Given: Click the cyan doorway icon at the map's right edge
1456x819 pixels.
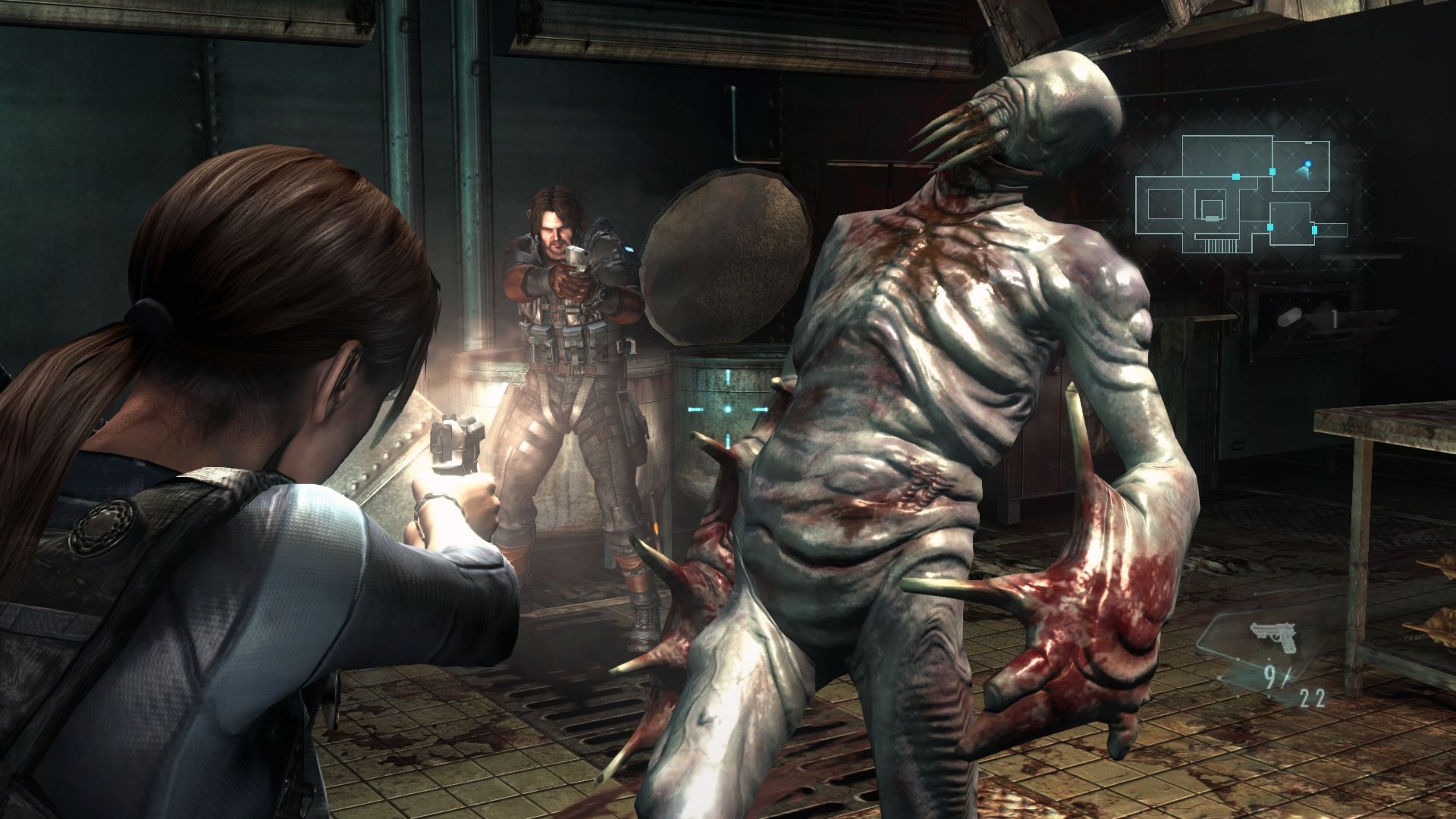Looking at the screenshot, I should click(1314, 229).
